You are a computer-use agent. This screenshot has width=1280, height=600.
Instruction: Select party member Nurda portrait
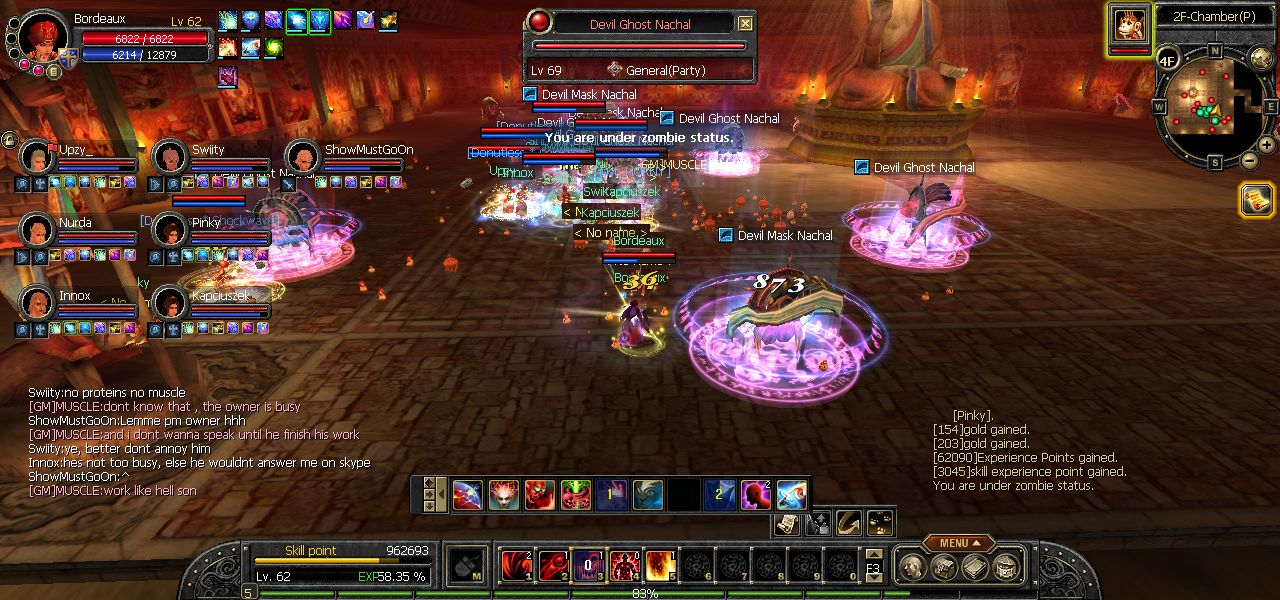[37, 230]
